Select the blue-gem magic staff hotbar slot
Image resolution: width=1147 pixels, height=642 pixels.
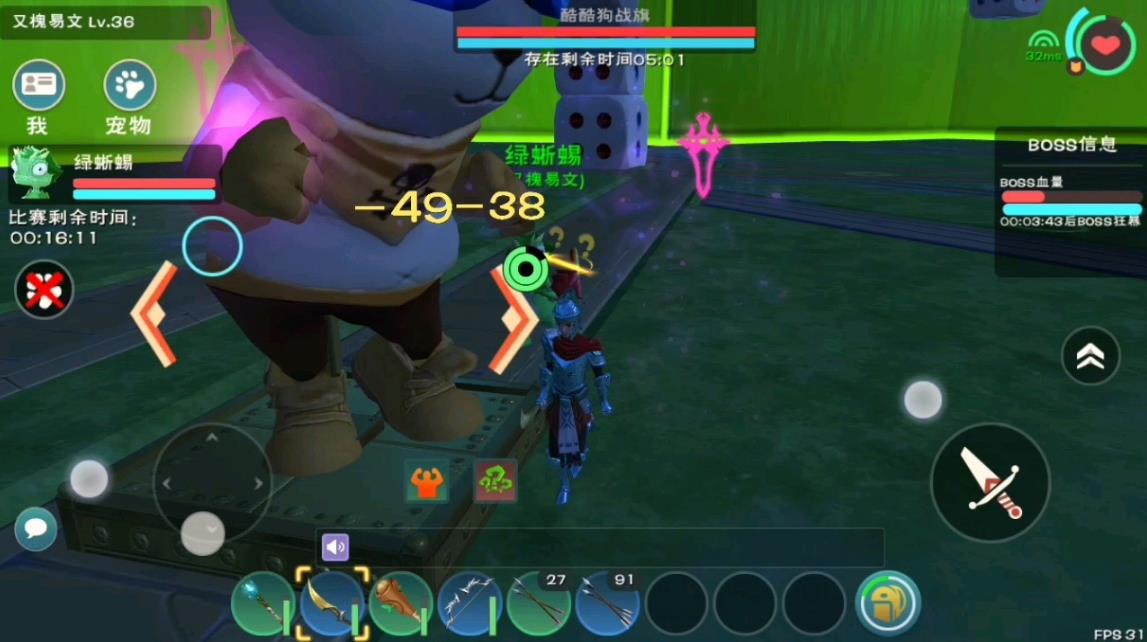[x=262, y=604]
